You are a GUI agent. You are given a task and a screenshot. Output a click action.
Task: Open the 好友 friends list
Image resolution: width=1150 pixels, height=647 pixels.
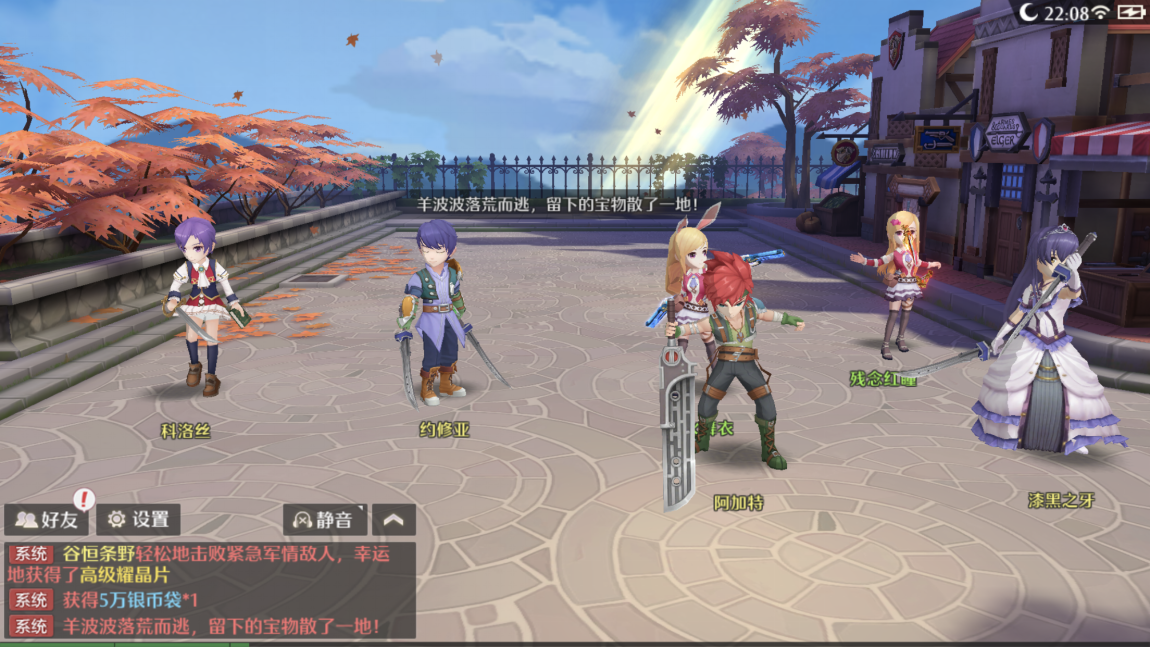[x=47, y=519]
